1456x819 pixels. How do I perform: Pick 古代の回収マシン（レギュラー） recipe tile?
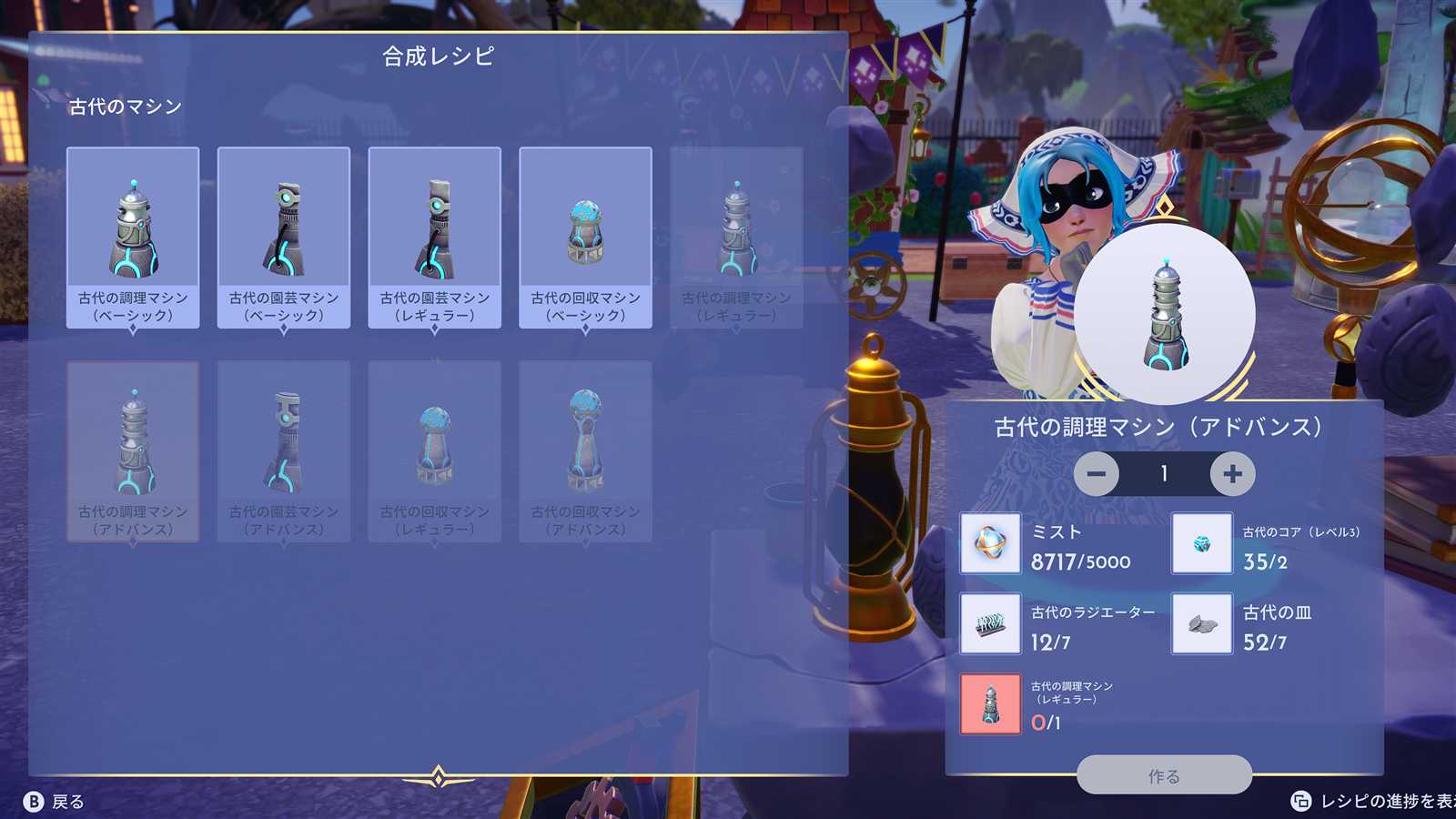435,451
